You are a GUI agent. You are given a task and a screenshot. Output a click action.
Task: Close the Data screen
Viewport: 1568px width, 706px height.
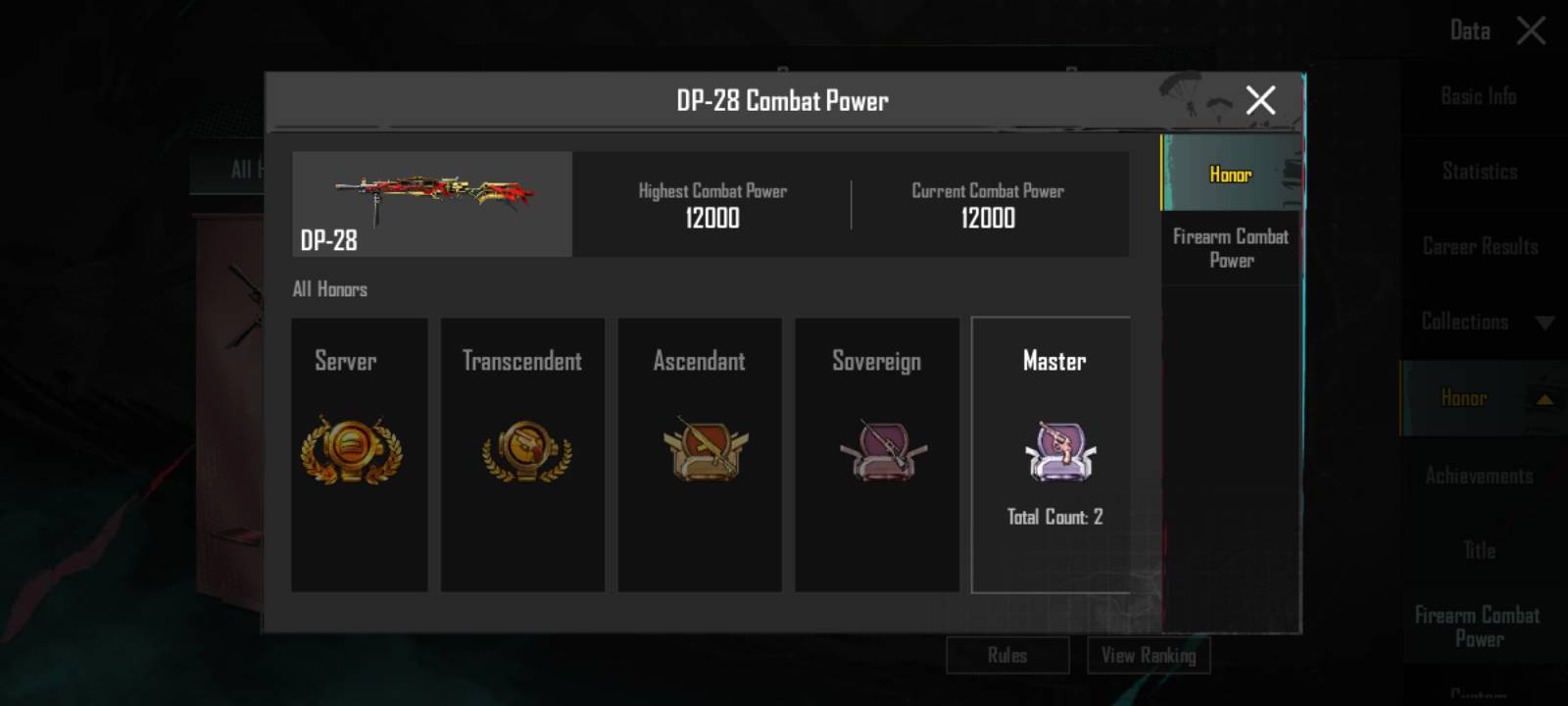1531,30
